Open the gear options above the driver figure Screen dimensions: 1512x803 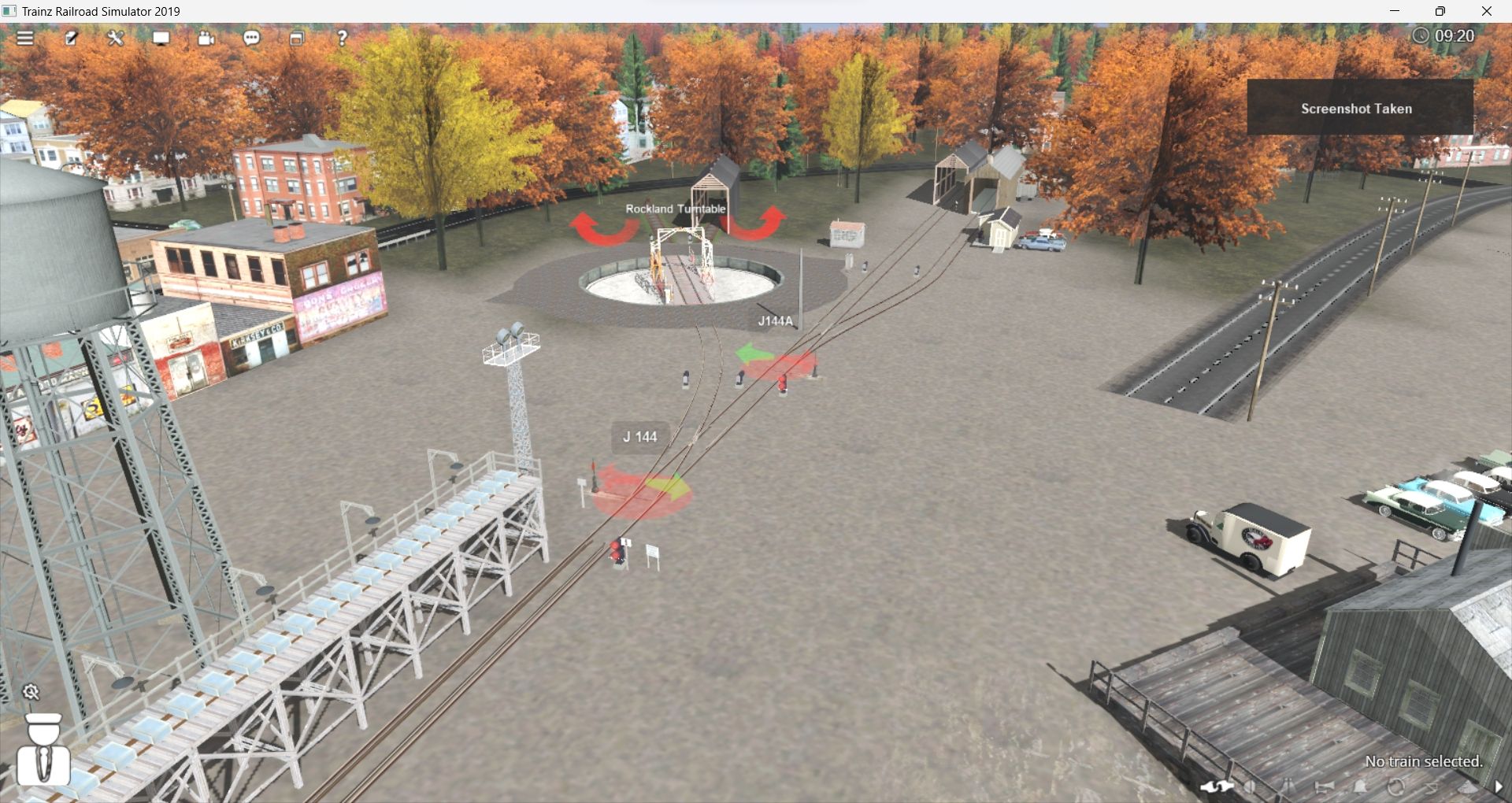(31, 692)
